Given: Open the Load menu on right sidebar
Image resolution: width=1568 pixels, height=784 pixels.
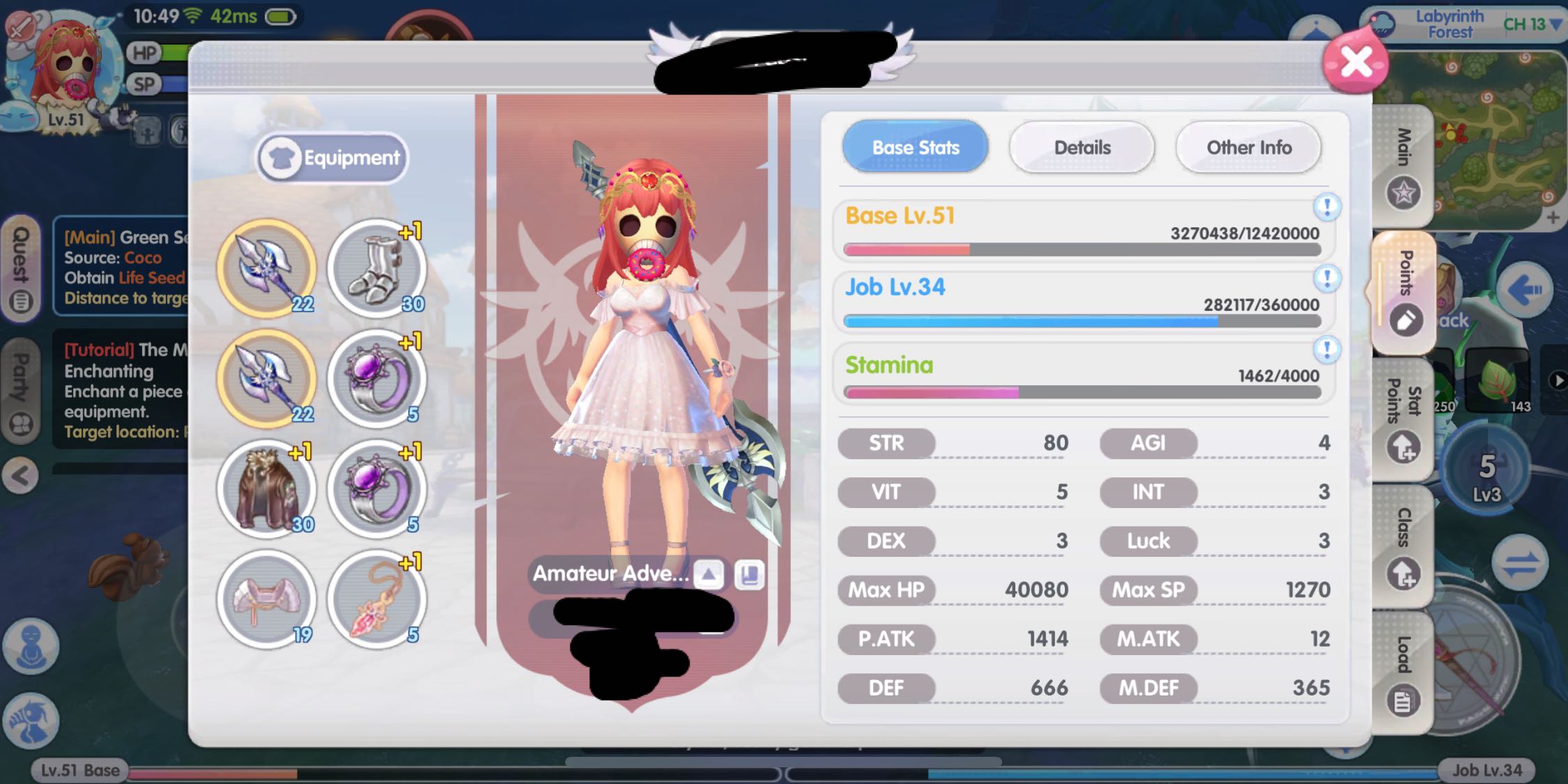Looking at the screenshot, I should (x=1403, y=669).
